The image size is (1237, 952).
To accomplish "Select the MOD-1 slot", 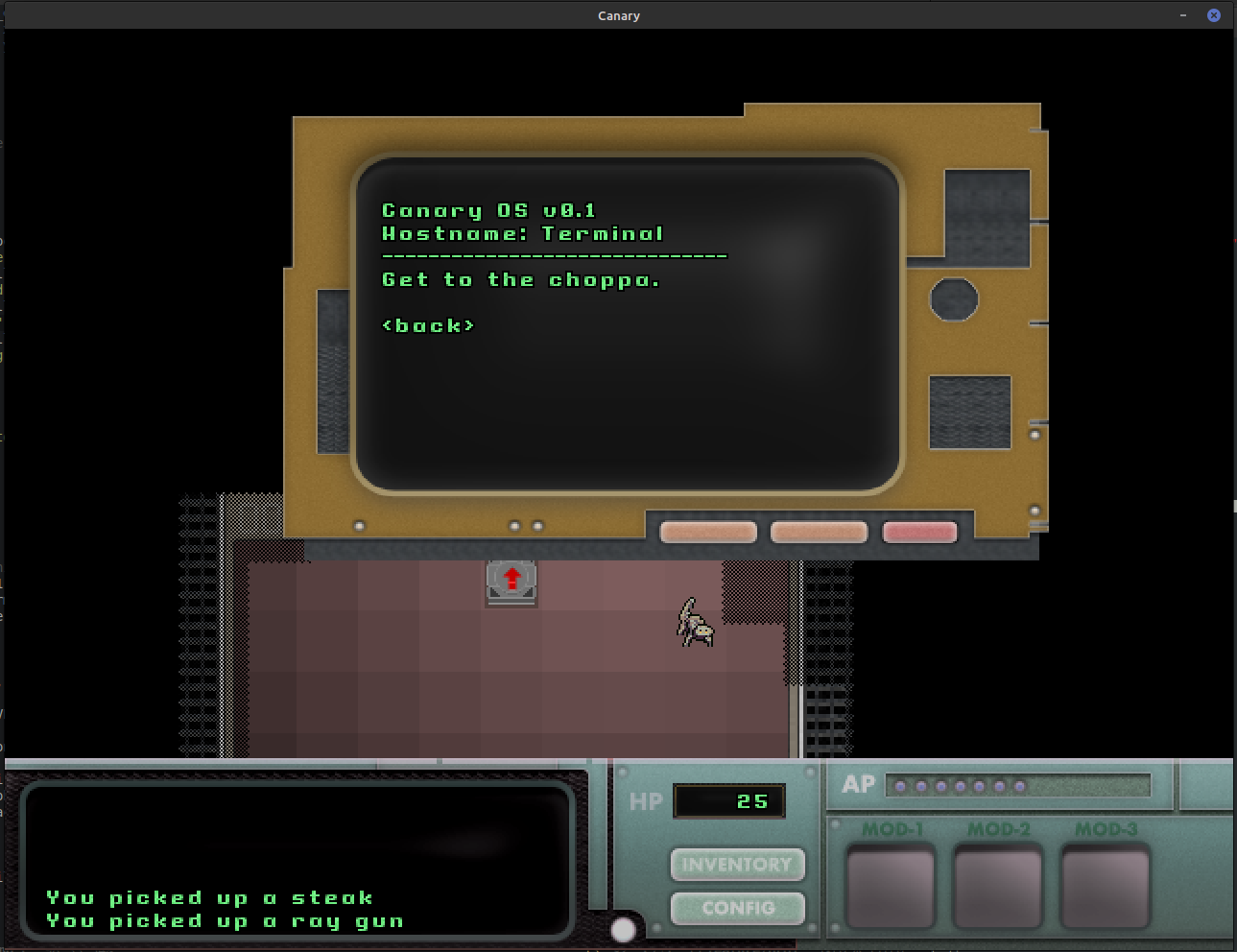I will (x=891, y=886).
